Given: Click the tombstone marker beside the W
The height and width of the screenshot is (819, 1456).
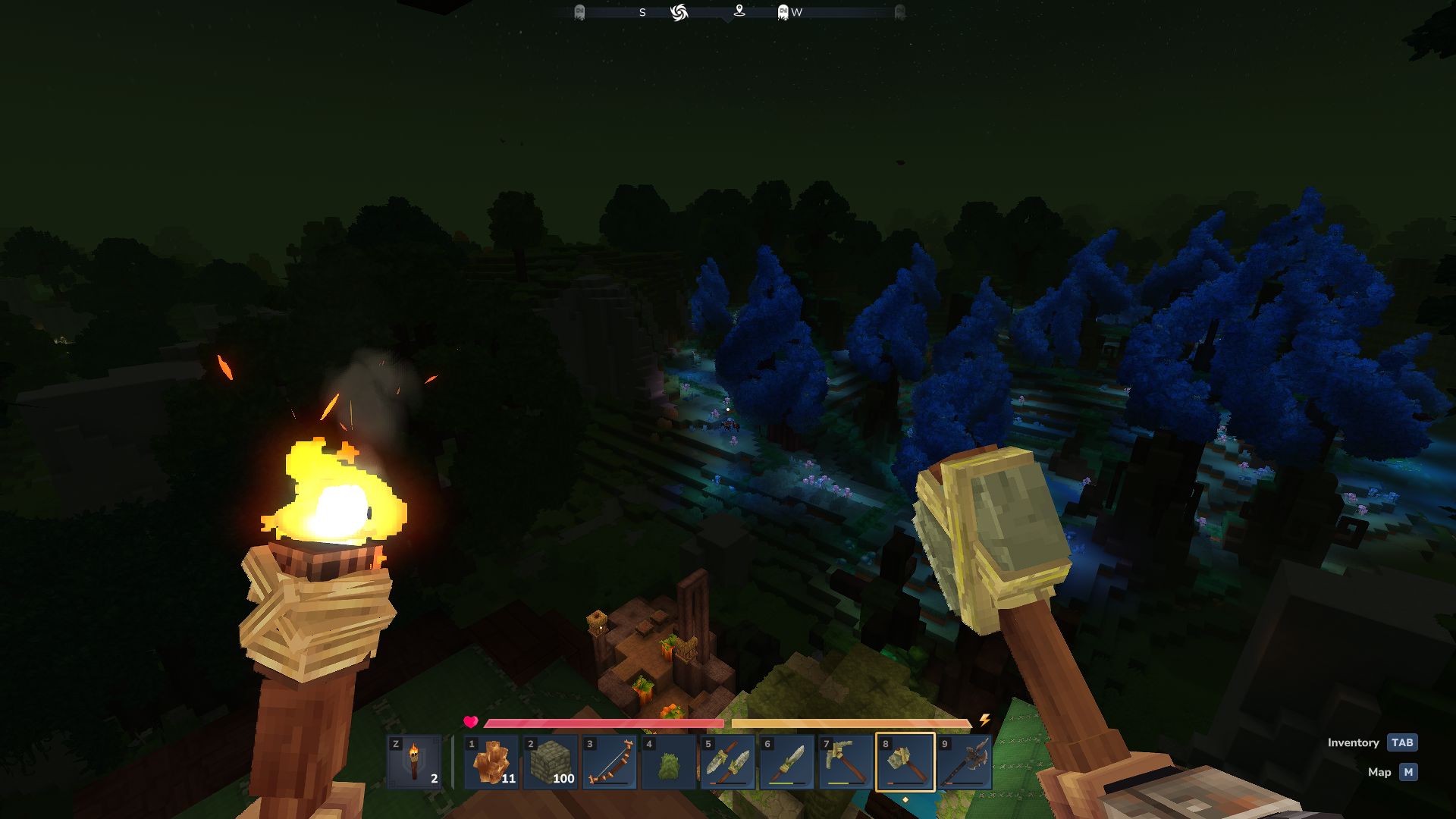Looking at the screenshot, I should [x=783, y=12].
